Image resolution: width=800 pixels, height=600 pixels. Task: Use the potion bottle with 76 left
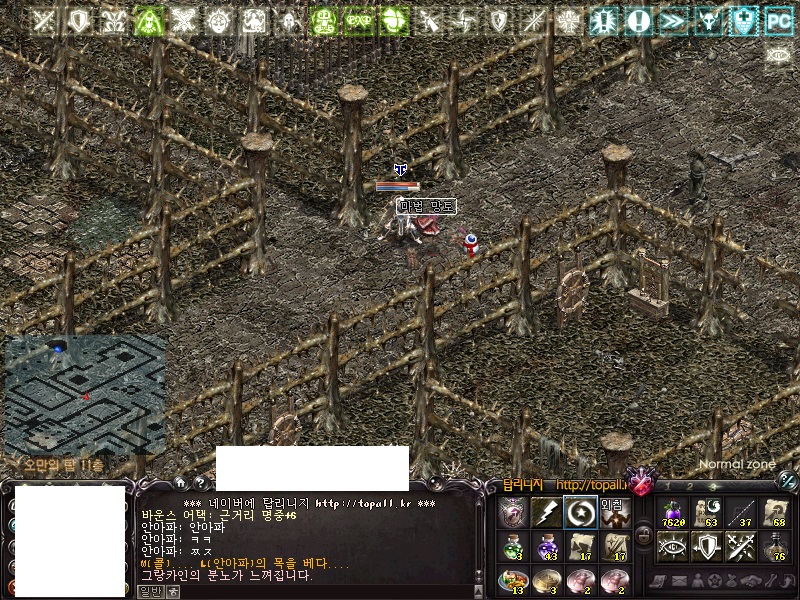[x=773, y=546]
